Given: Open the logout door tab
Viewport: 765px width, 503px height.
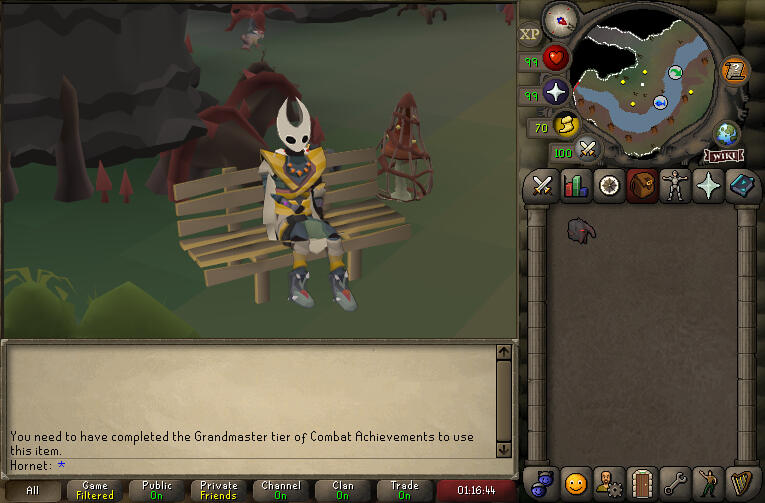Looking at the screenshot, I should pyautogui.click(x=641, y=483).
